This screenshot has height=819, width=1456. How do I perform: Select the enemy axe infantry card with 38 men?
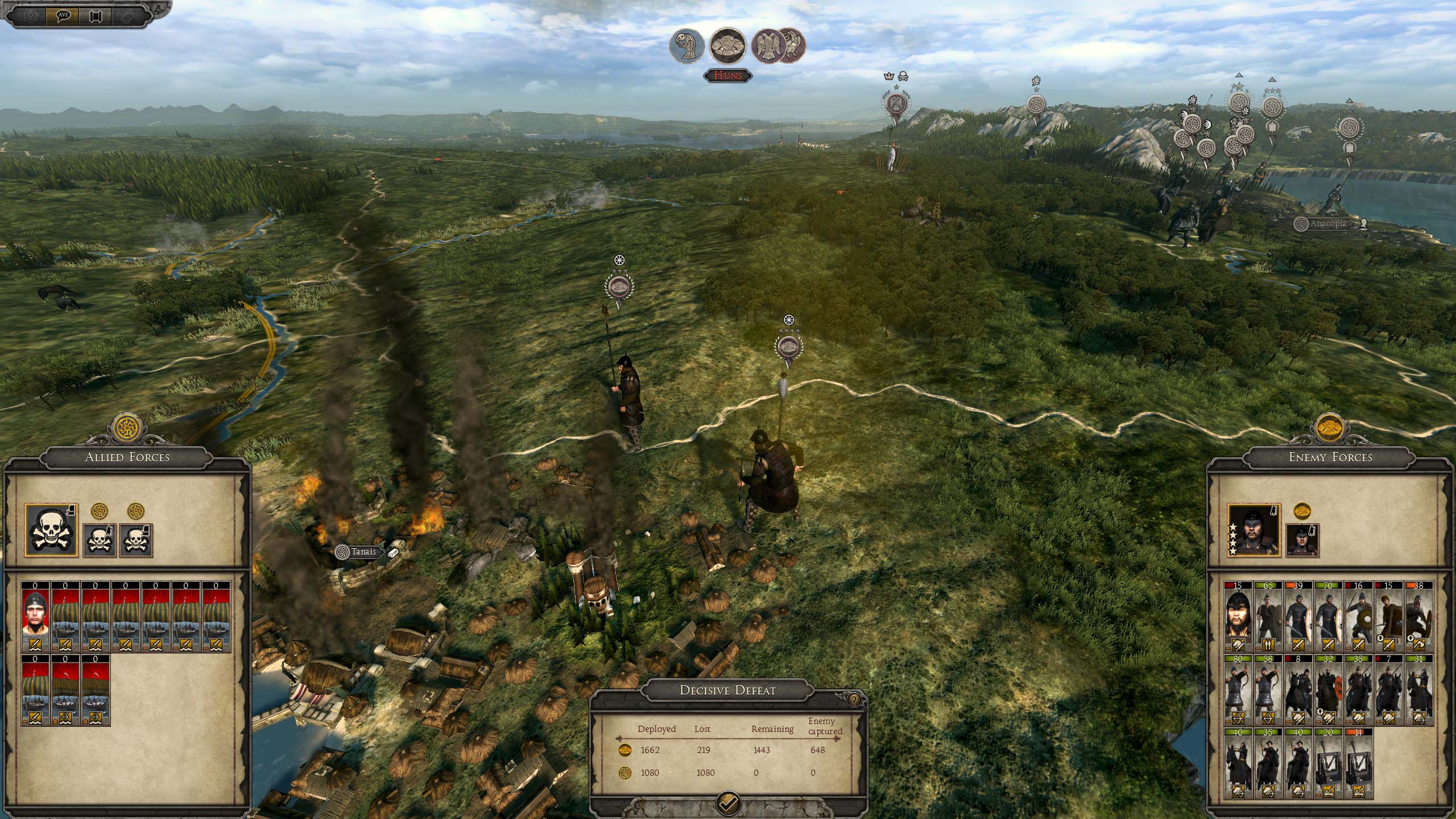(x=1418, y=617)
